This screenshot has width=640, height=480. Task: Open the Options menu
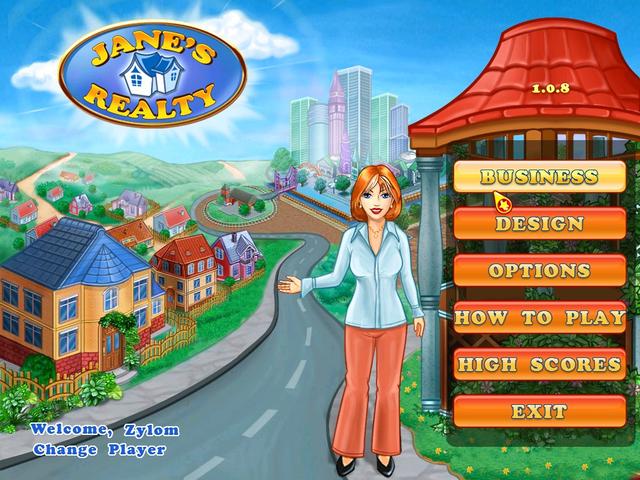pyautogui.click(x=539, y=271)
